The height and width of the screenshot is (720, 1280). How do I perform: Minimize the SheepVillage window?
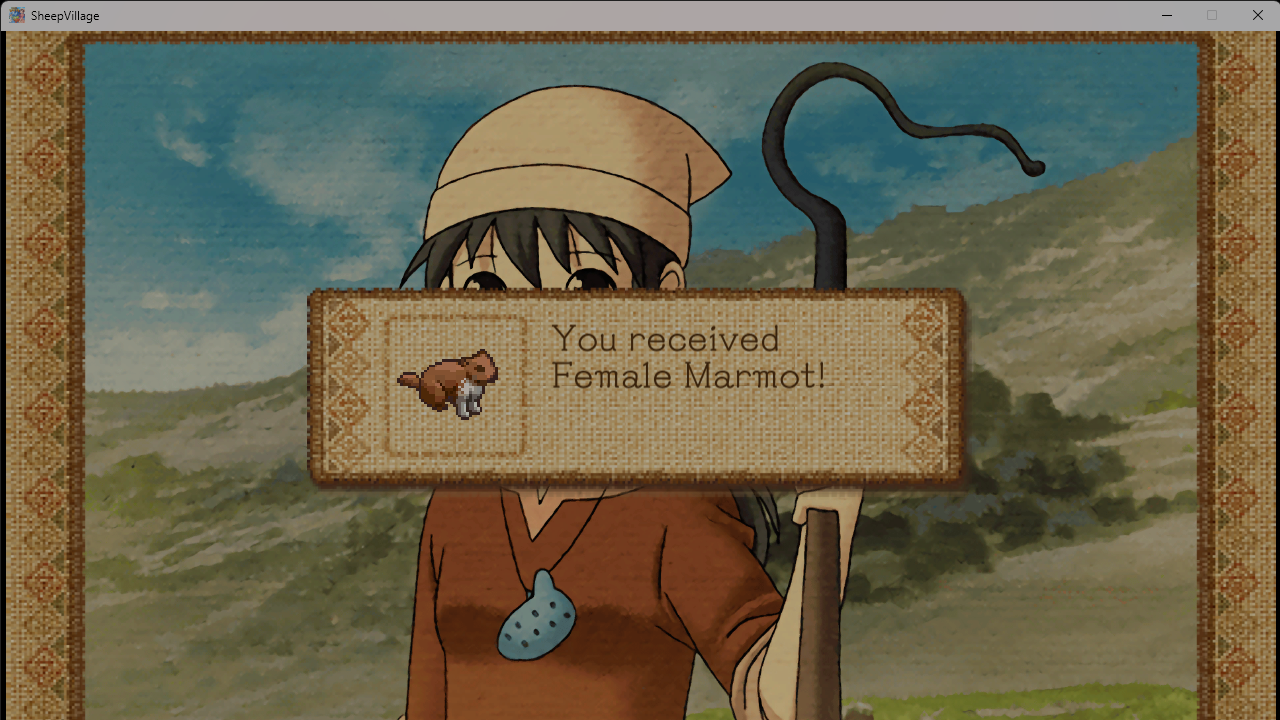point(1166,15)
